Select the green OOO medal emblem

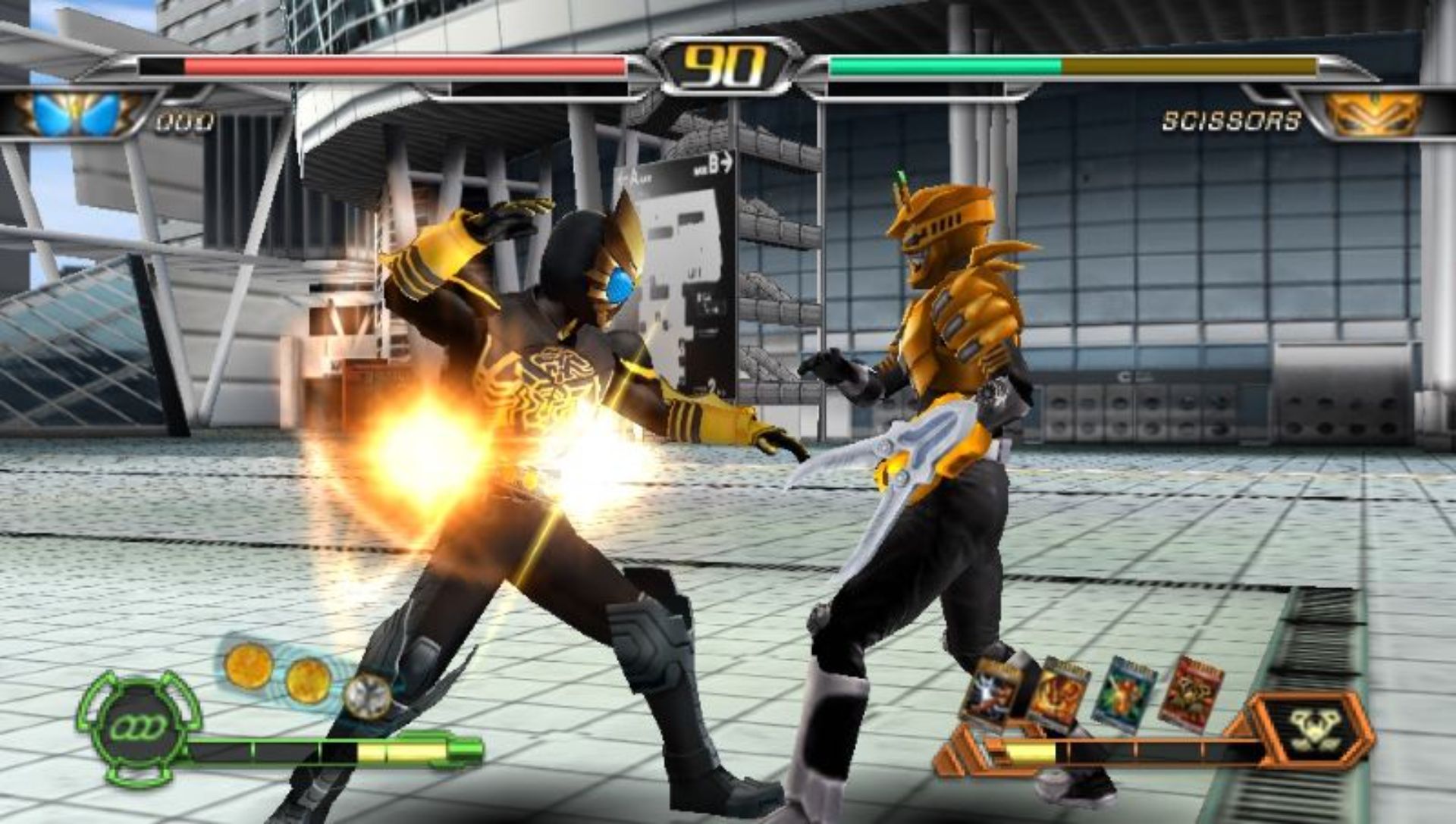point(139,728)
